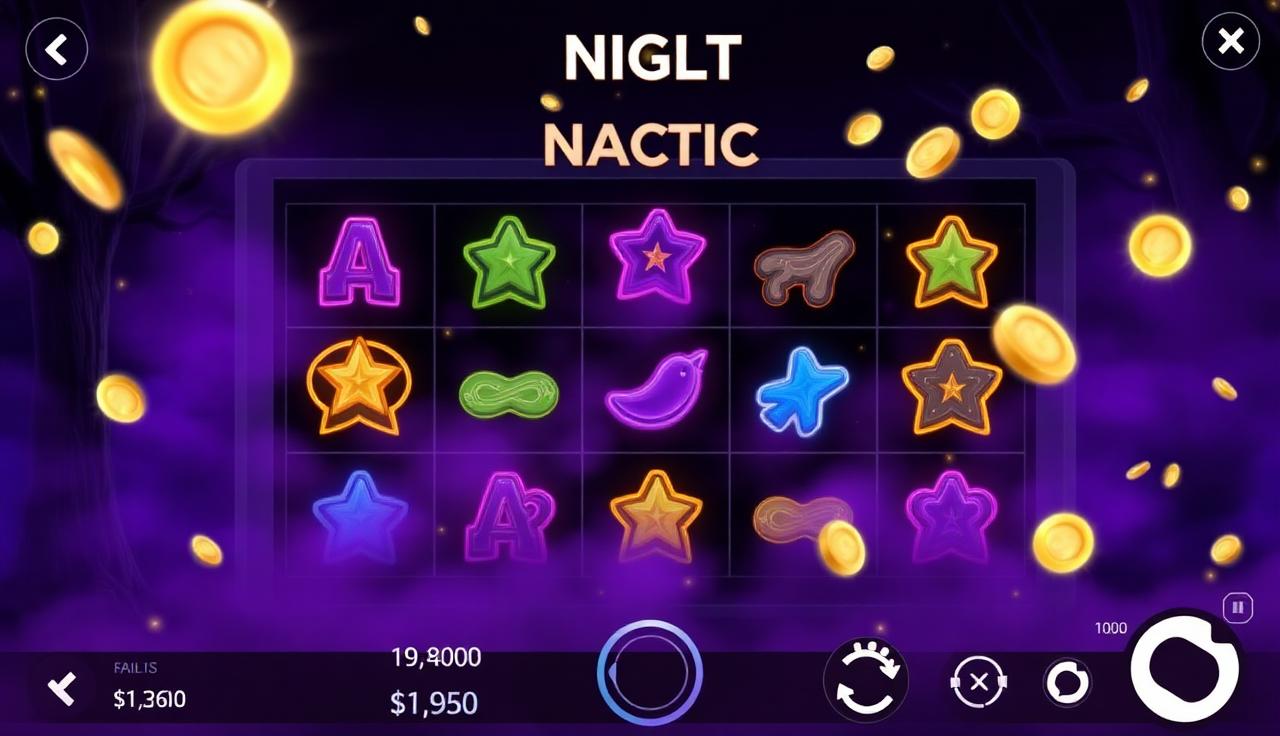This screenshot has height=736, width=1280.
Task: Open the bet amount $1,950 selector
Action: tap(434, 703)
